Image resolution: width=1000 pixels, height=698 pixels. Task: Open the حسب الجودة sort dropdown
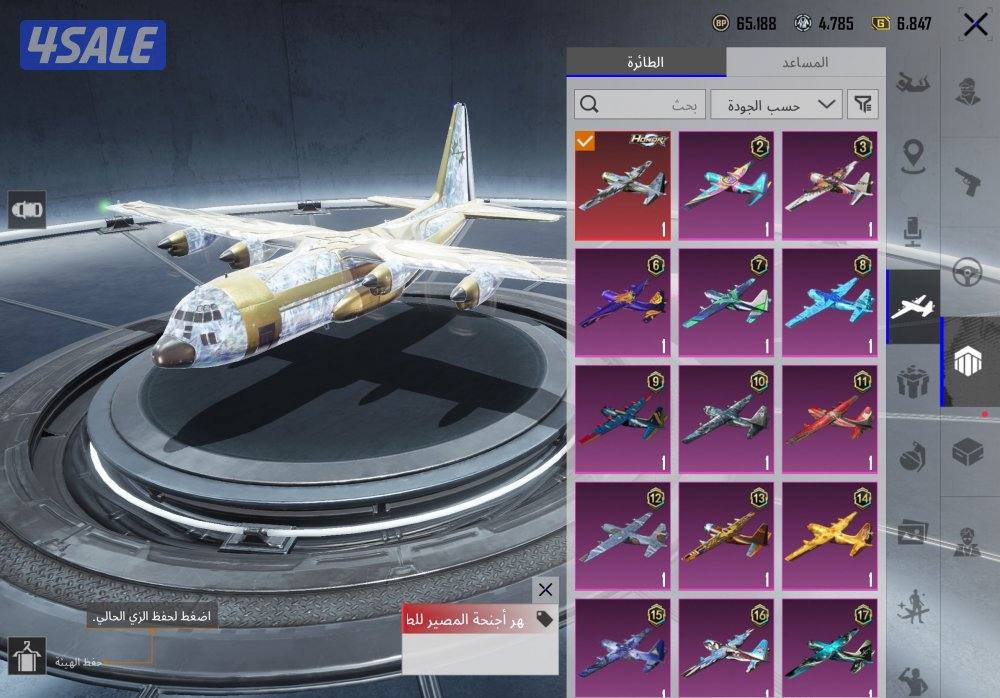(776, 104)
